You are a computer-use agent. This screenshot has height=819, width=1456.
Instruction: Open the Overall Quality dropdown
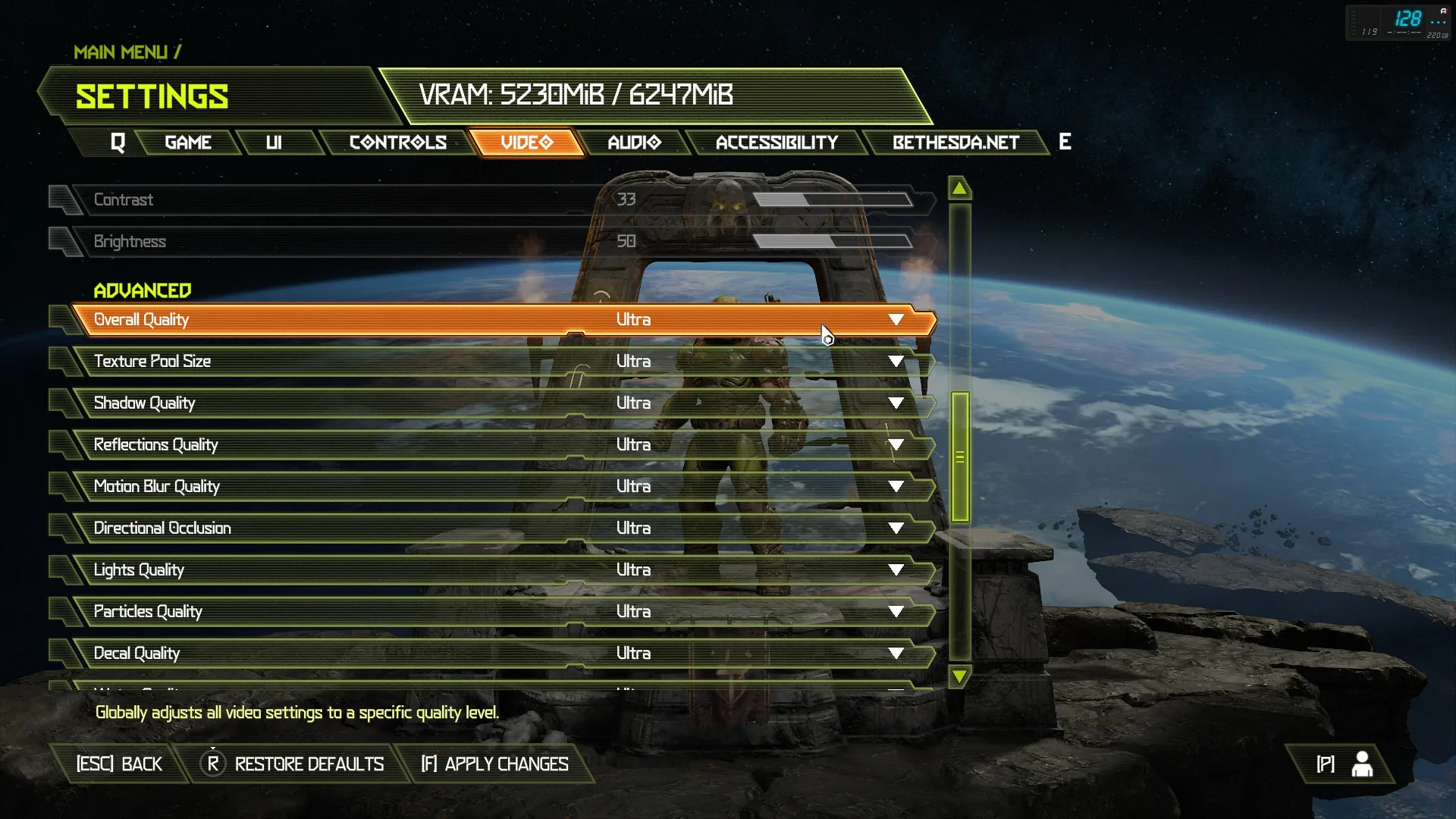pos(896,319)
